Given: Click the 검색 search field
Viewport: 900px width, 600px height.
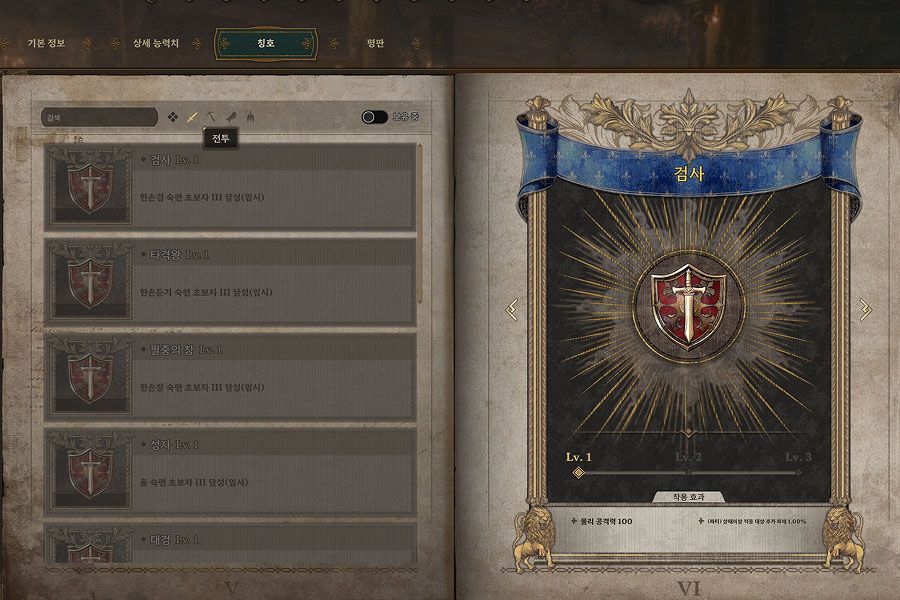Looking at the screenshot, I should pyautogui.click(x=99, y=117).
